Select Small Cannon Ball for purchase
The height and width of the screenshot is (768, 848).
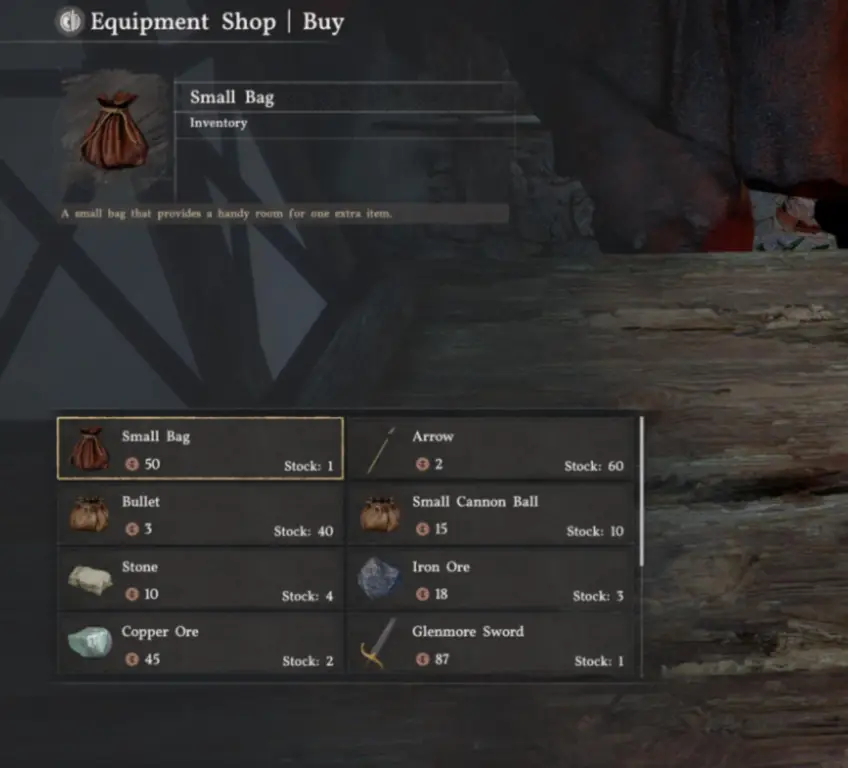(491, 514)
